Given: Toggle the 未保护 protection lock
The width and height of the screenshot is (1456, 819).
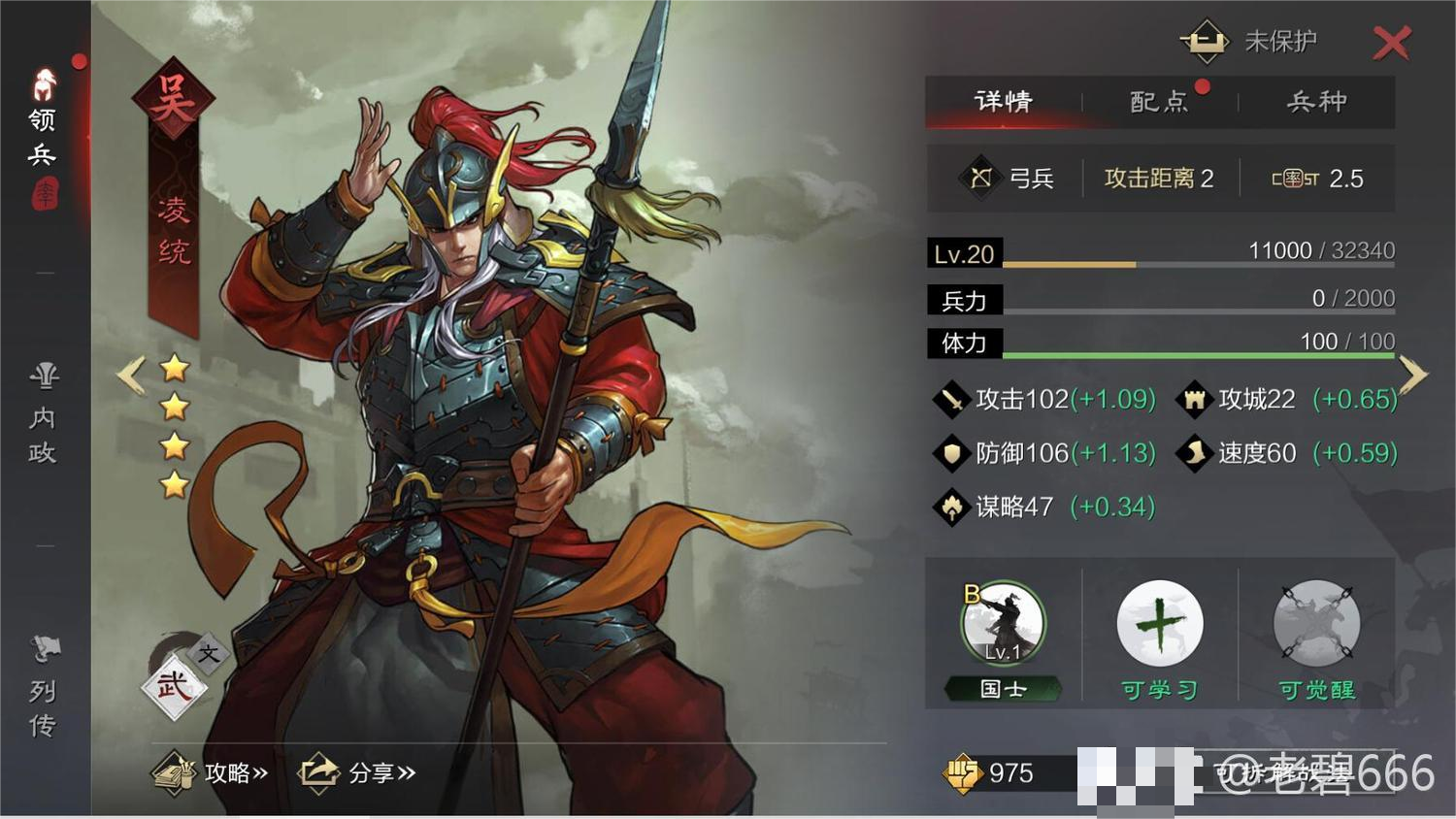Looking at the screenshot, I should (1205, 41).
